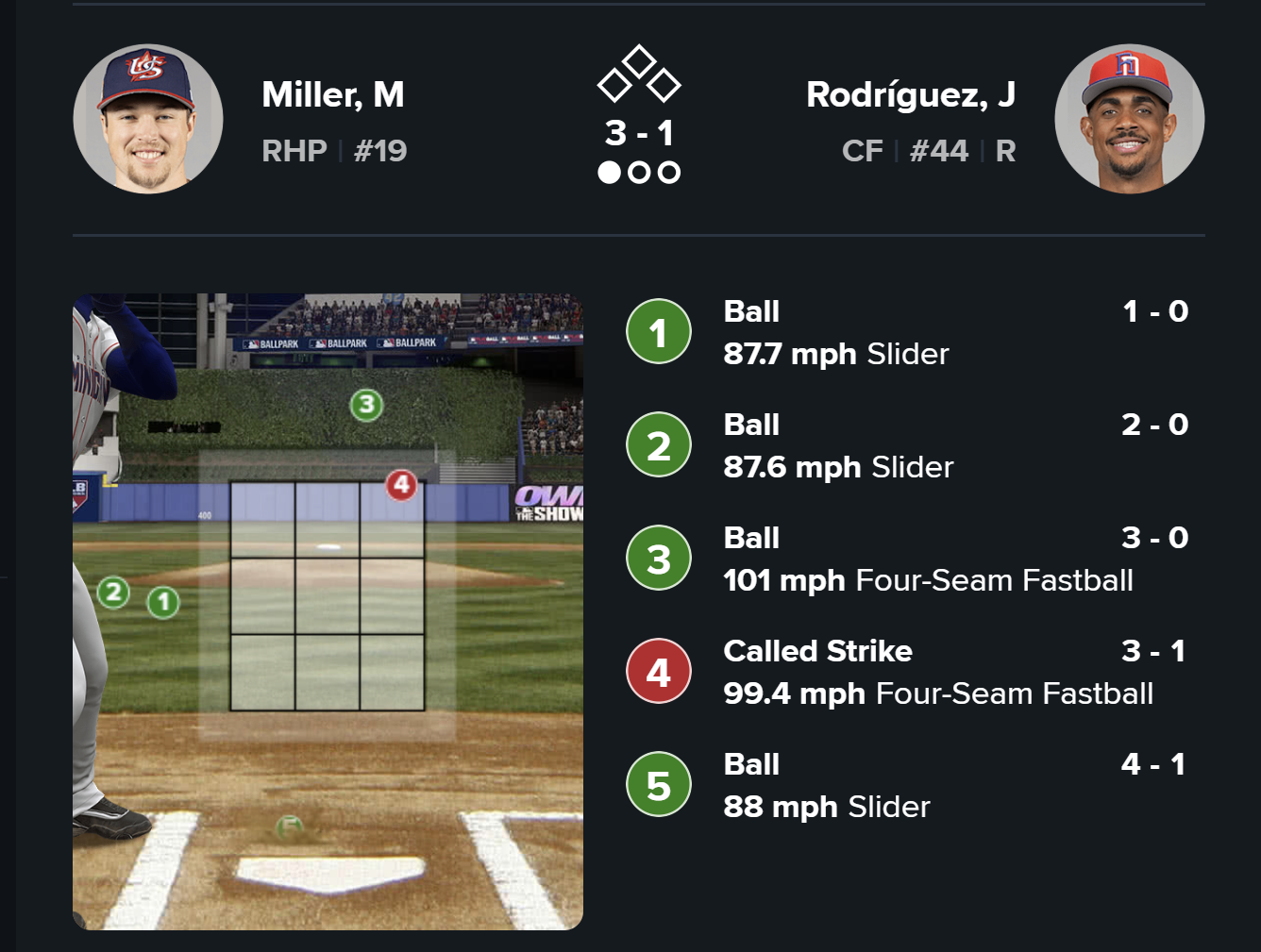Click the Miller, M player name
Viewport: 1261px width, 952px height.
coord(332,94)
